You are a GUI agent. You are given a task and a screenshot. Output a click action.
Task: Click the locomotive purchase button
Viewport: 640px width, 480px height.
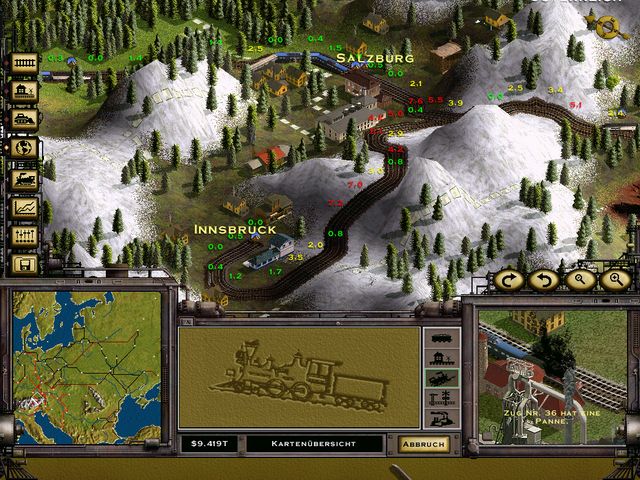(24, 178)
